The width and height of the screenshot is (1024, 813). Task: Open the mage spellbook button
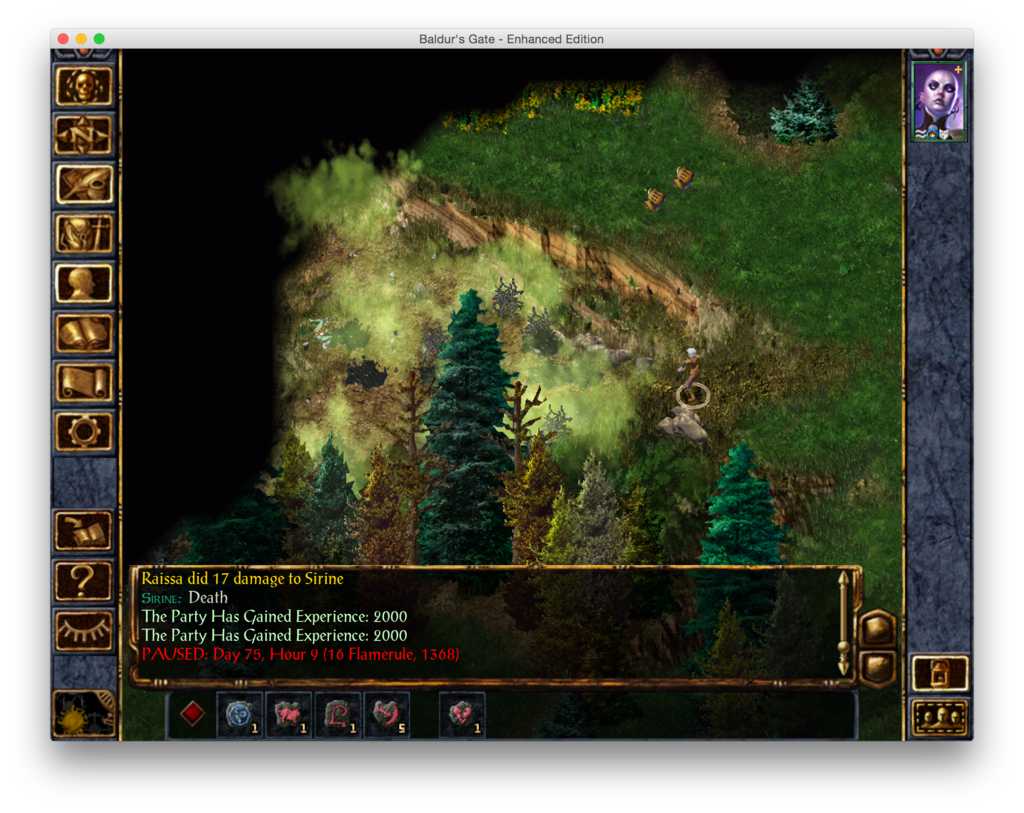pyautogui.click(x=84, y=333)
